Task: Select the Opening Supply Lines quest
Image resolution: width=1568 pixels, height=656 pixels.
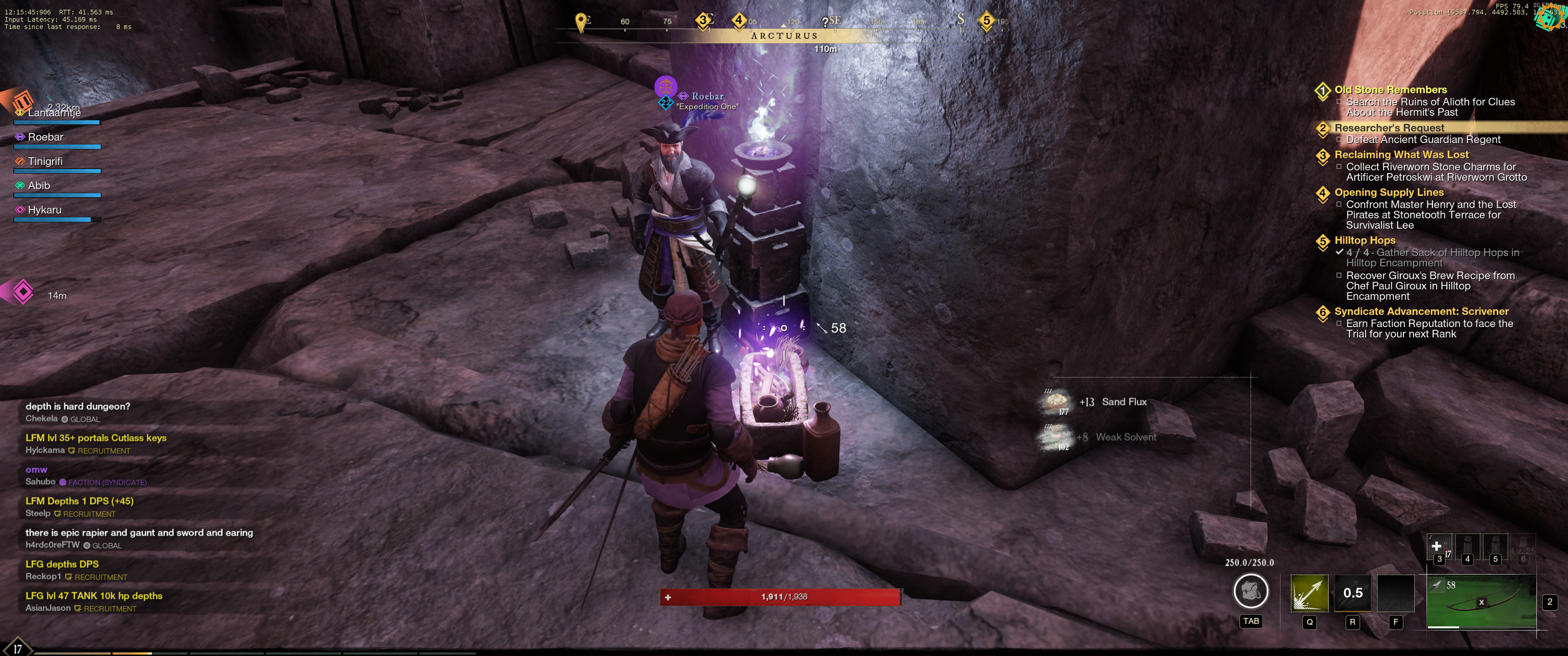Action: point(1389,192)
